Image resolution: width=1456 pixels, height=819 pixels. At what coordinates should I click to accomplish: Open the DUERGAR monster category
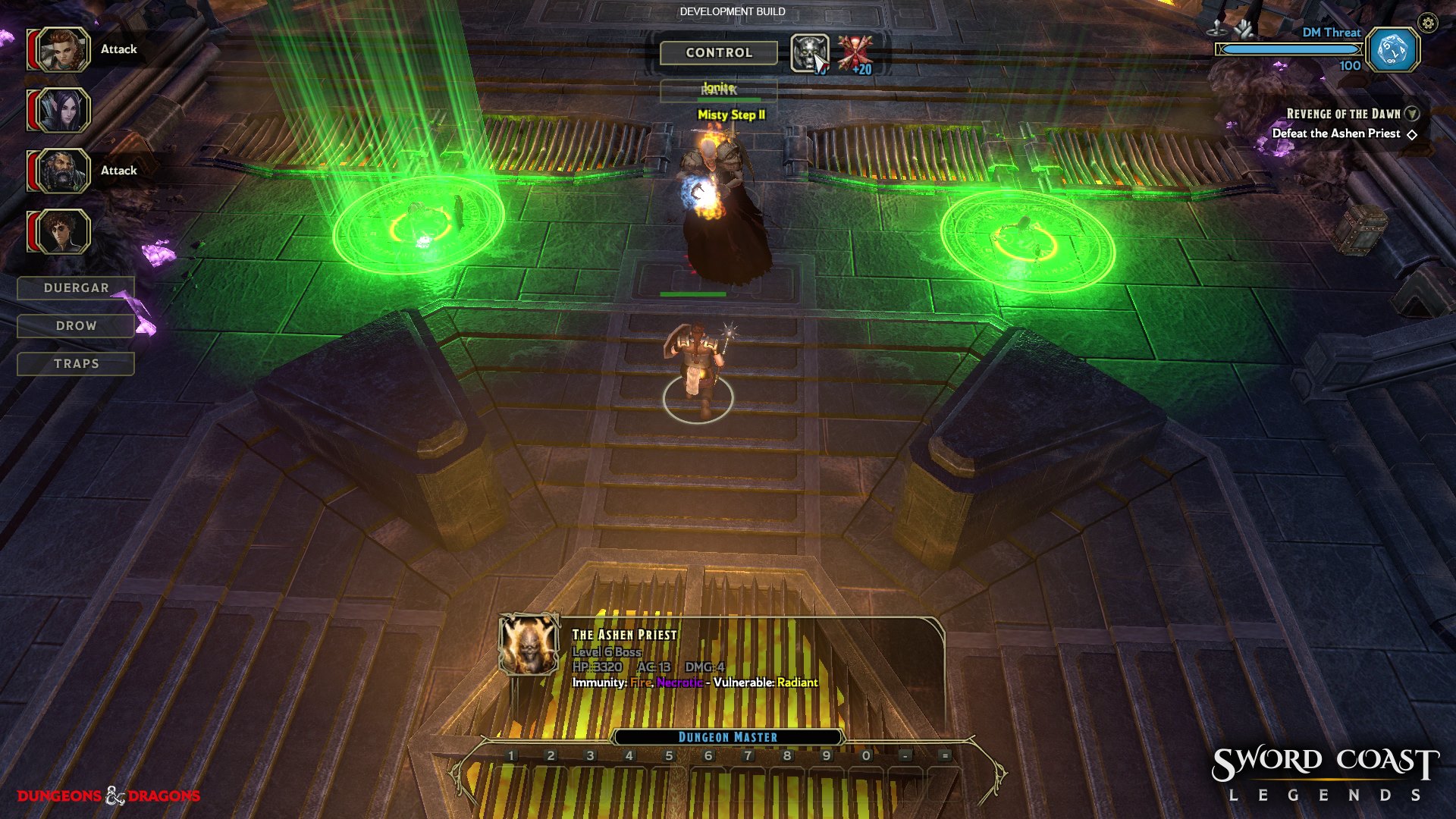(76, 288)
